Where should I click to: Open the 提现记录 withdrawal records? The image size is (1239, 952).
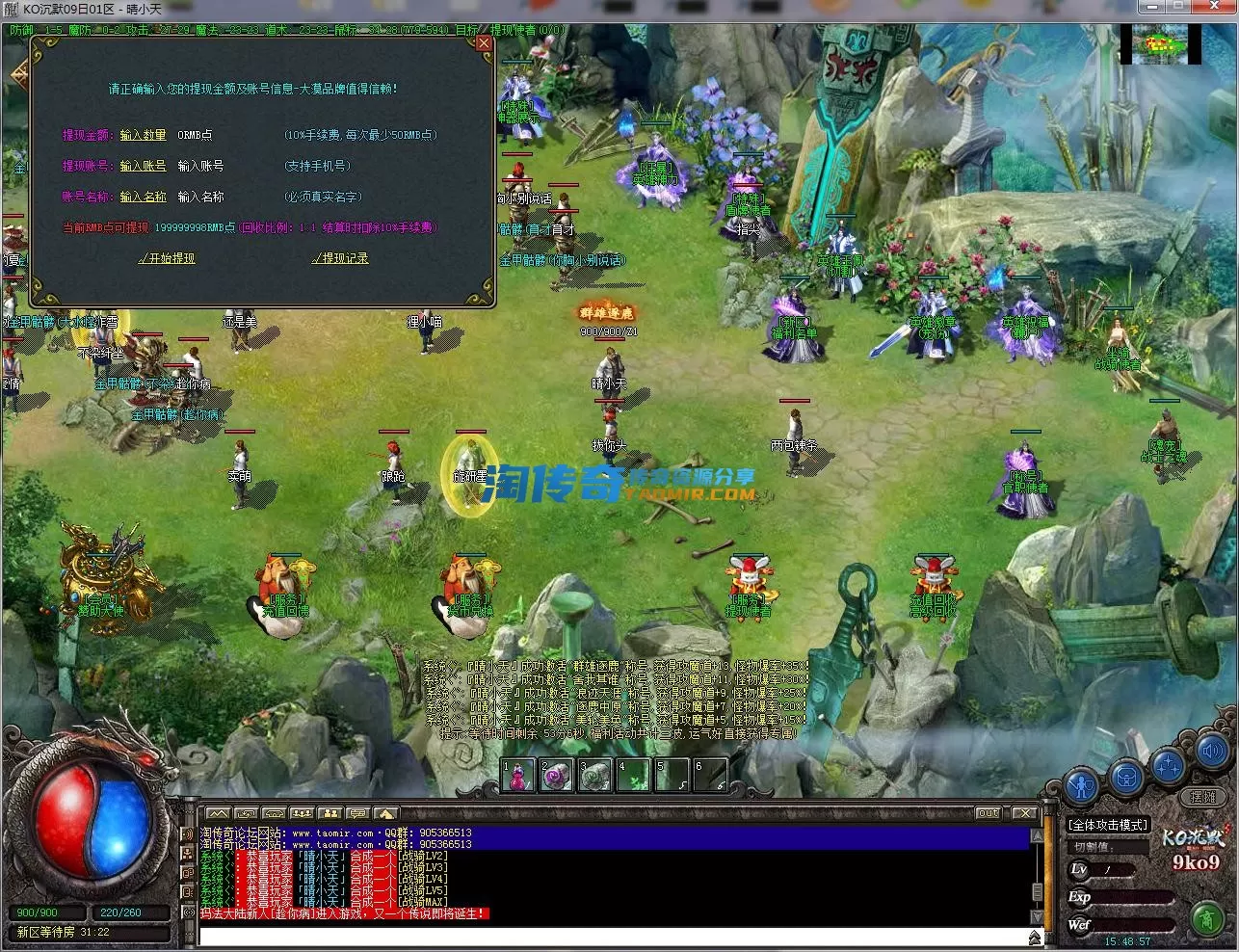[x=341, y=259]
